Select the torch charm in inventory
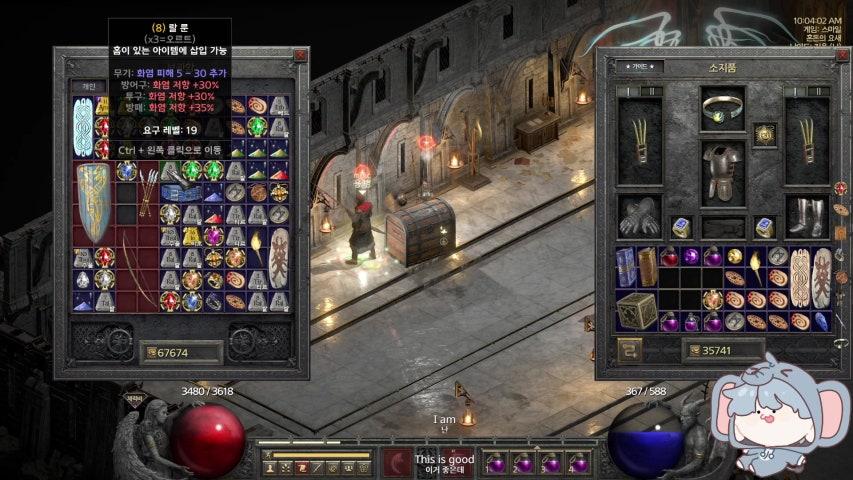The image size is (853, 480). tap(757, 267)
